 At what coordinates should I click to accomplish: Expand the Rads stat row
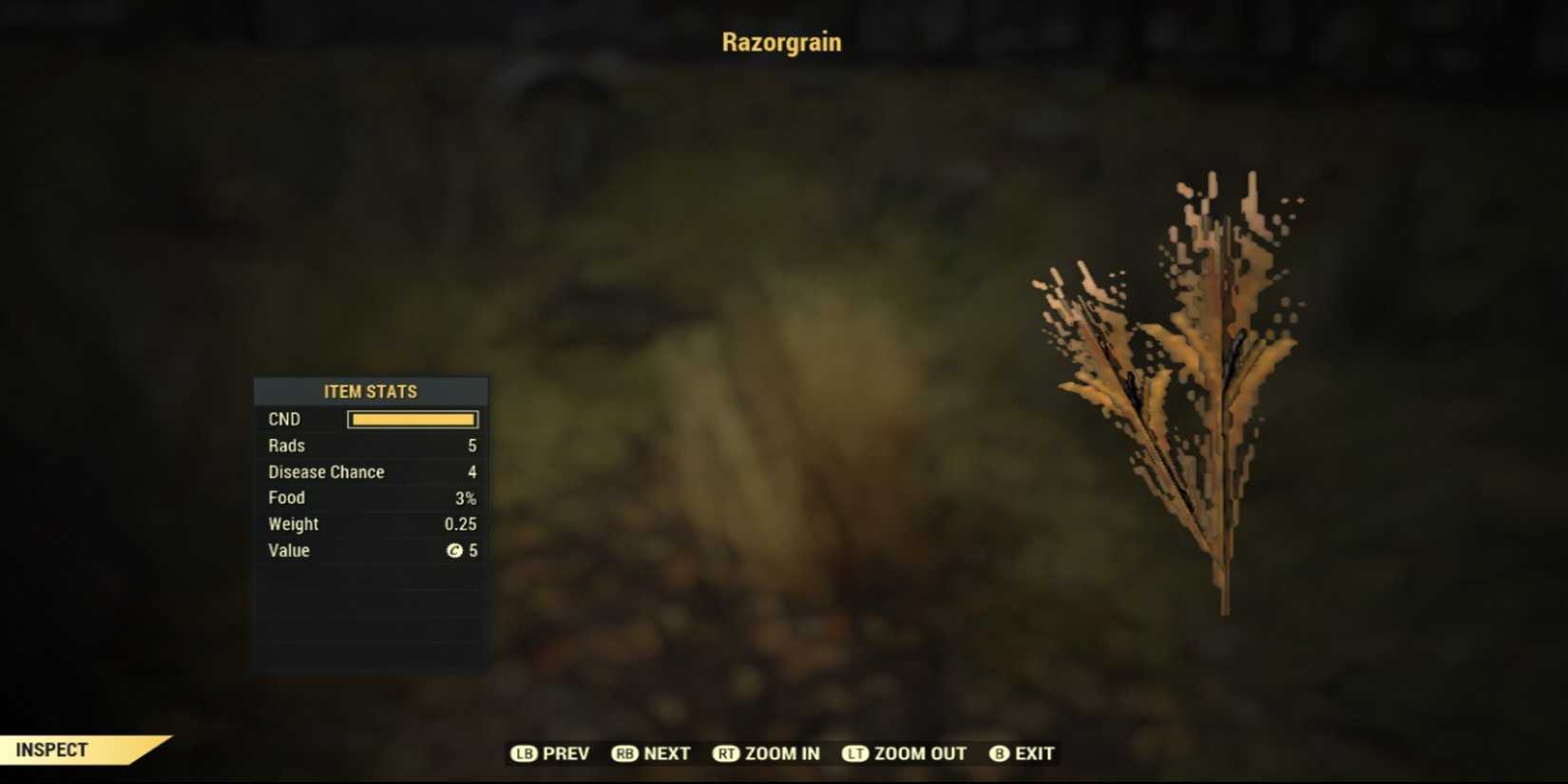click(x=370, y=445)
